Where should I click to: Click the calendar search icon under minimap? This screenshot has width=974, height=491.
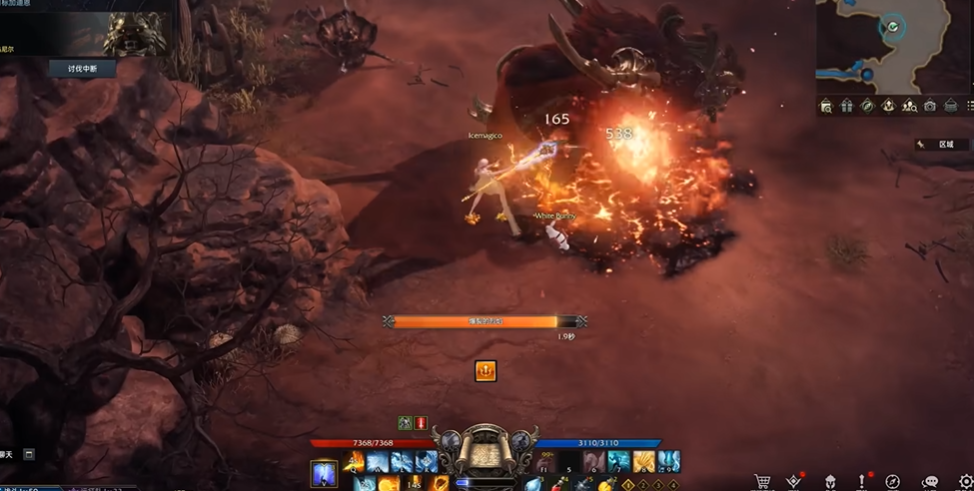click(825, 106)
